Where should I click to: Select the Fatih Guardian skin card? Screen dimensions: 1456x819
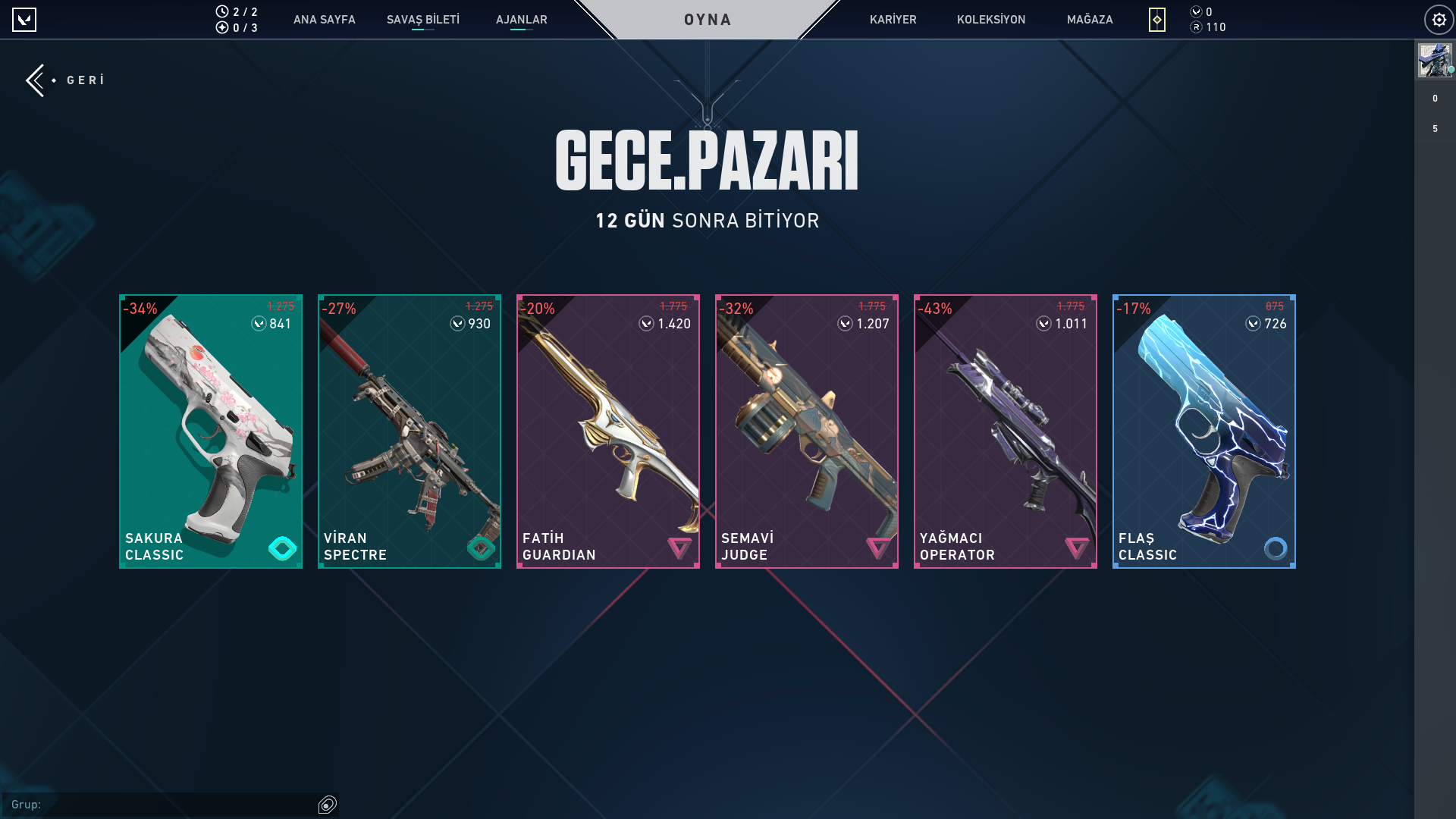click(608, 431)
